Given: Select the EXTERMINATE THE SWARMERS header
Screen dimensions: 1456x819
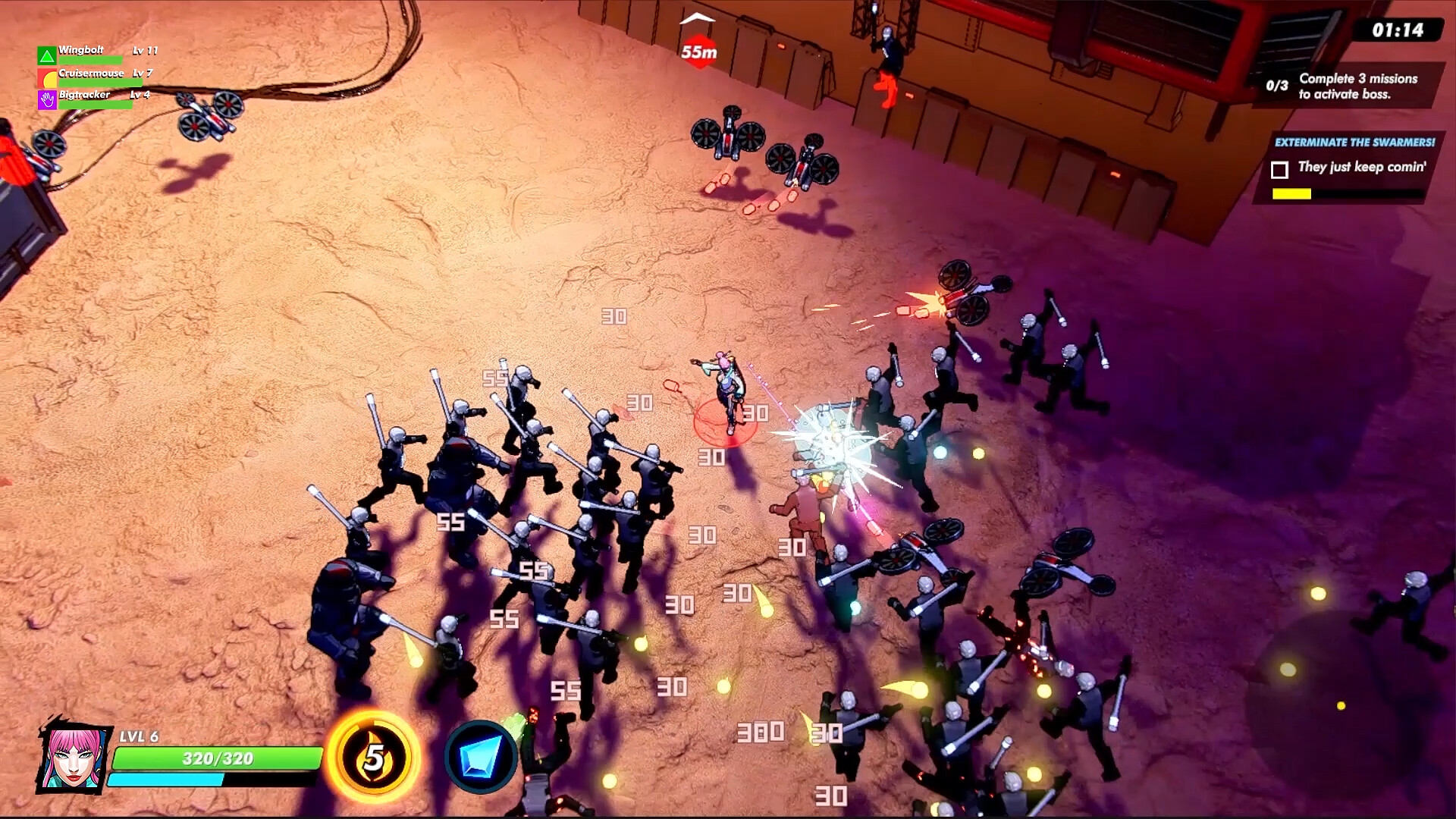Looking at the screenshot, I should (x=1354, y=142).
